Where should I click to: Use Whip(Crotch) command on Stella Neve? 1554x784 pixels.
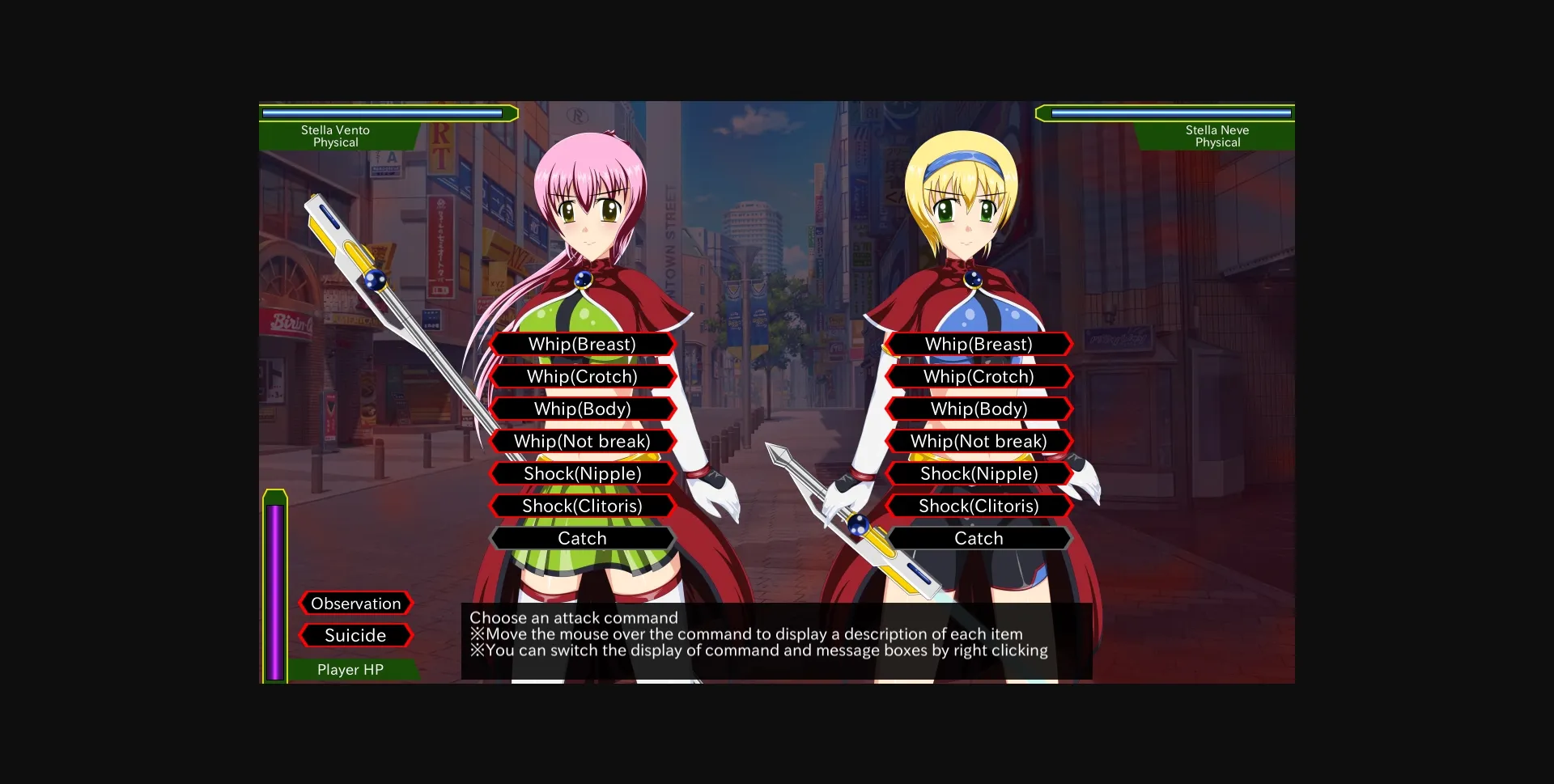[979, 376]
